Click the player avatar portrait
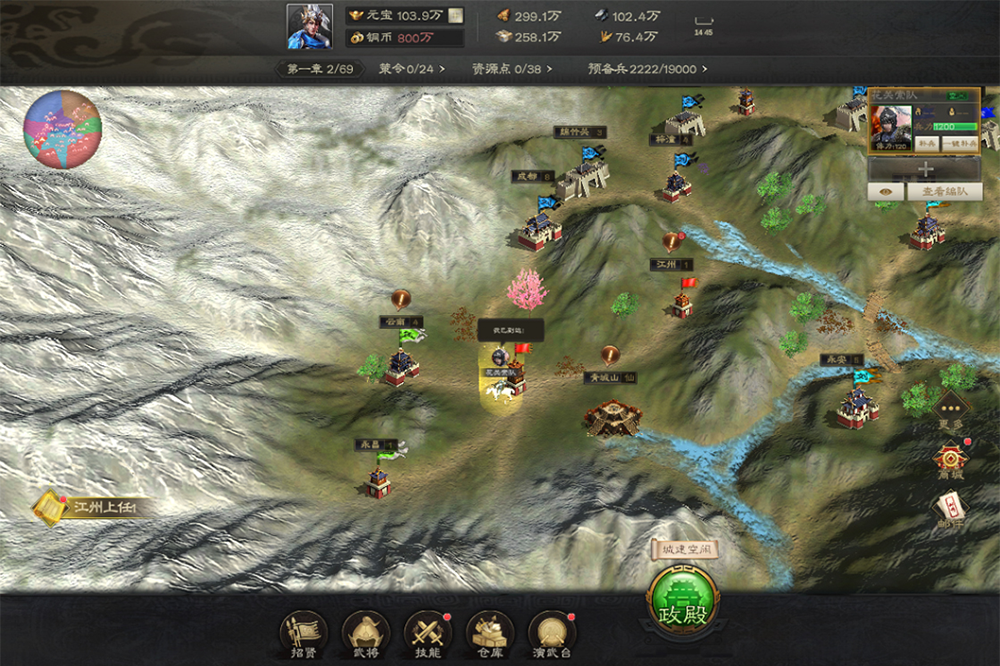This screenshot has width=1000, height=666. pyautogui.click(x=310, y=27)
